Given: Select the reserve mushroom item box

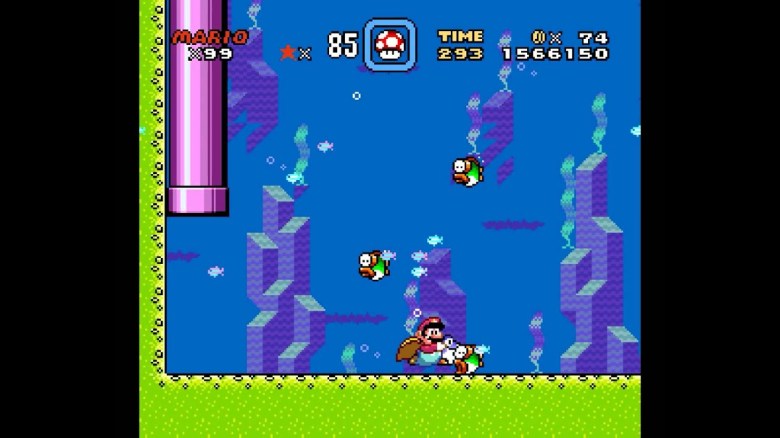Looking at the screenshot, I should (x=389, y=45).
